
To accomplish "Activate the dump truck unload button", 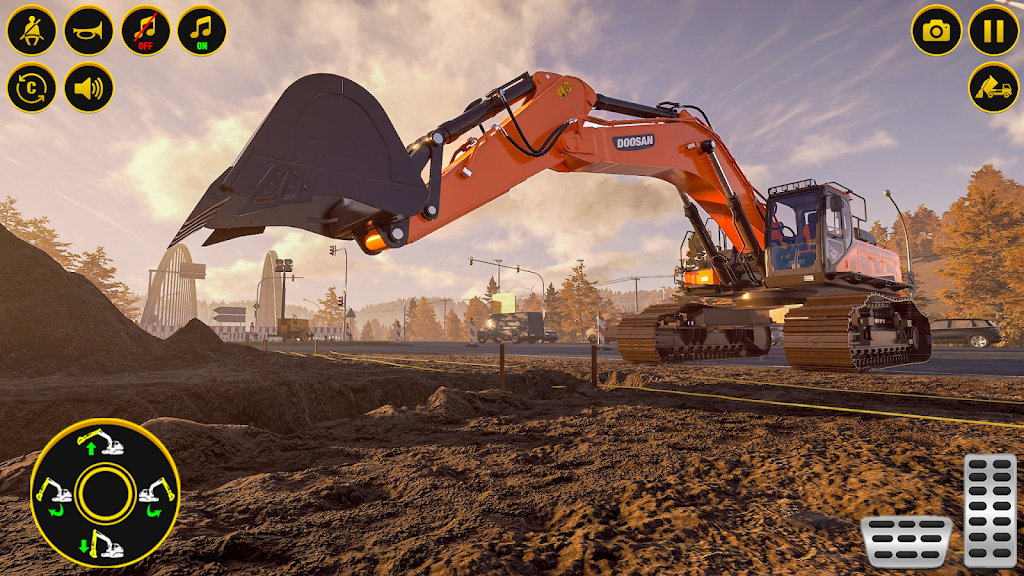I will click(993, 88).
